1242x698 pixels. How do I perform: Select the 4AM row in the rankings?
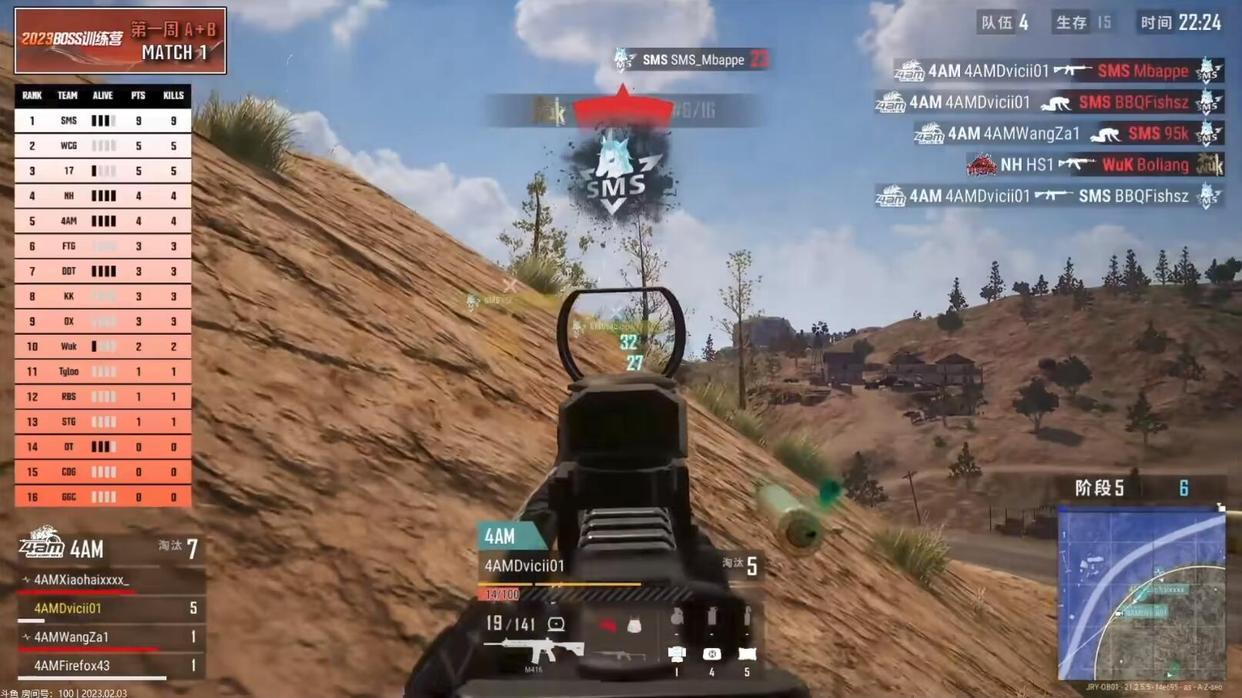103,221
